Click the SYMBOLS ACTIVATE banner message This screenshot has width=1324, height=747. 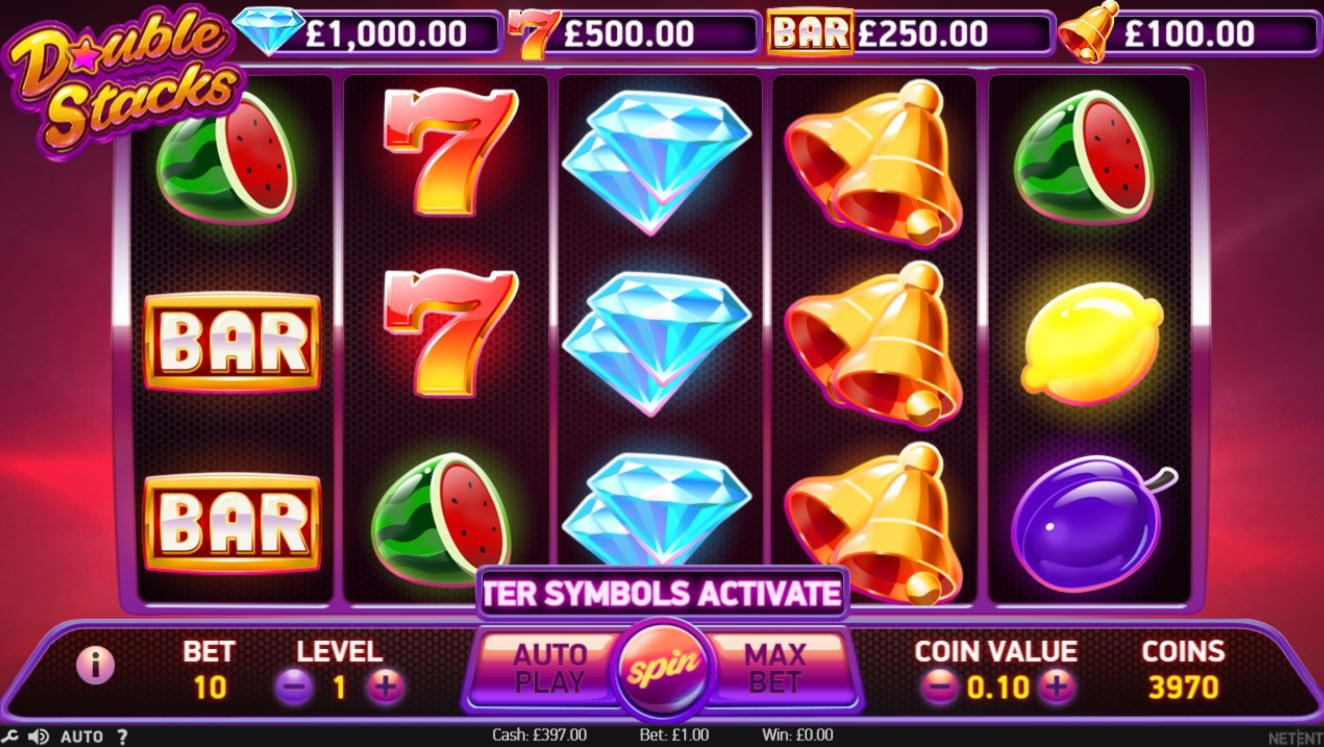pos(663,592)
